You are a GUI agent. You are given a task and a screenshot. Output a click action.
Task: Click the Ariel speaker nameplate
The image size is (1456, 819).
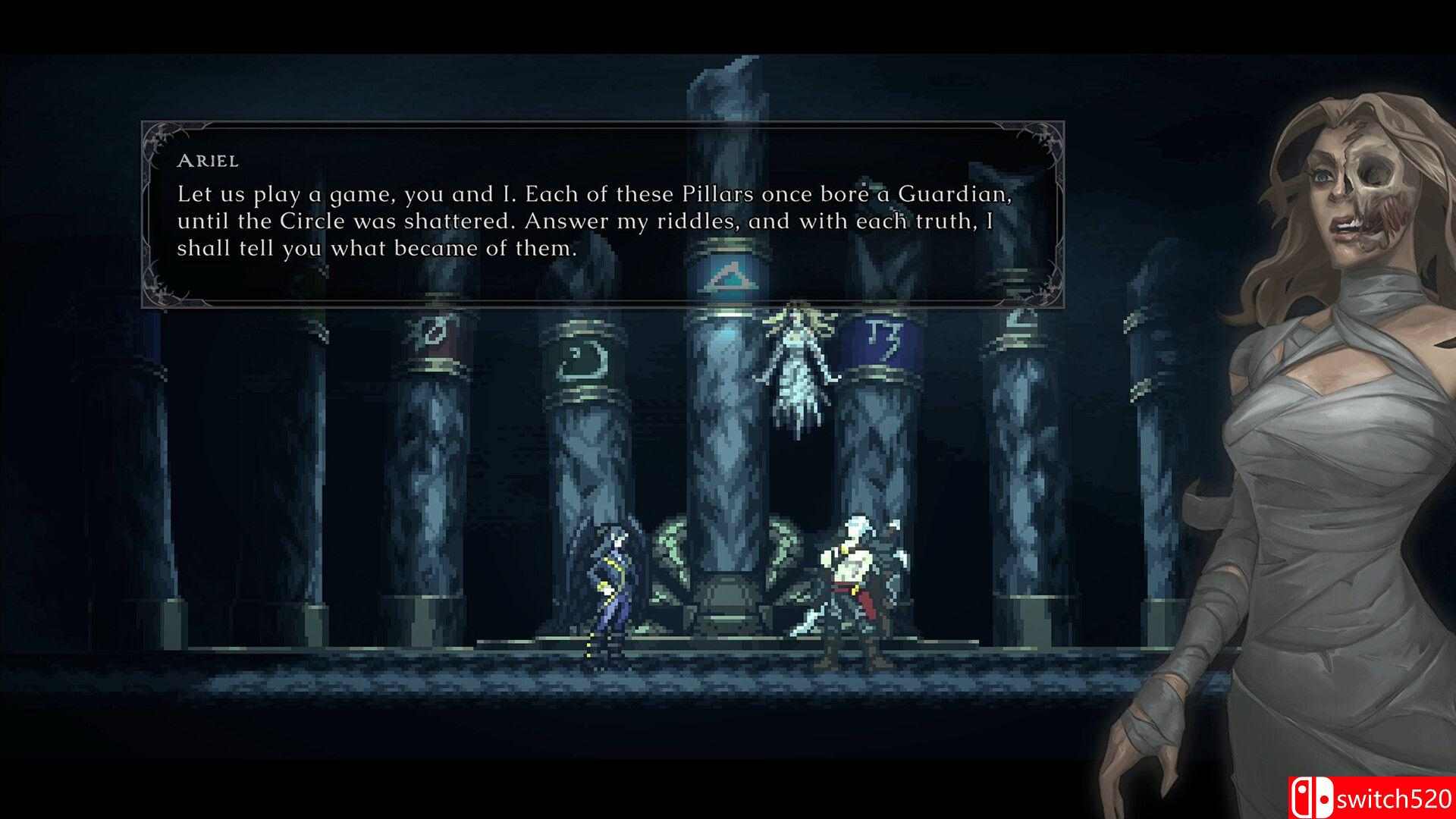coord(206,161)
